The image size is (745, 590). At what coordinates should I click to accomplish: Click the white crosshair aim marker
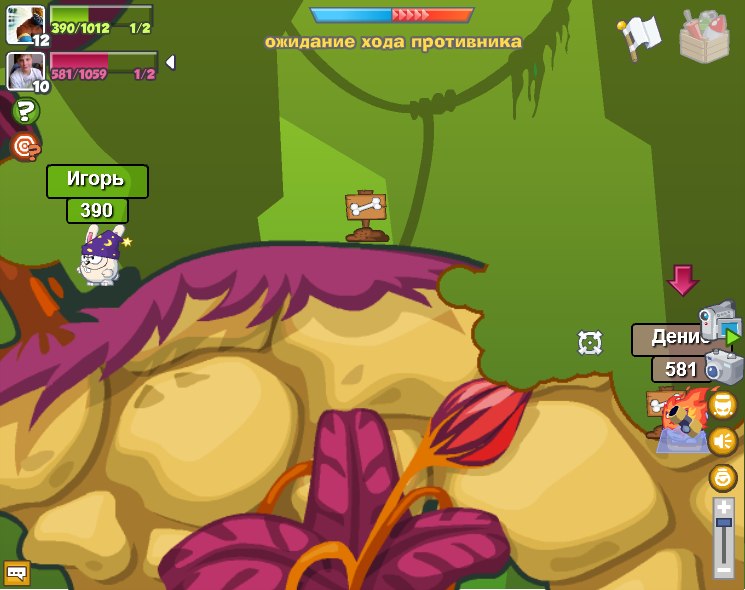[590, 343]
